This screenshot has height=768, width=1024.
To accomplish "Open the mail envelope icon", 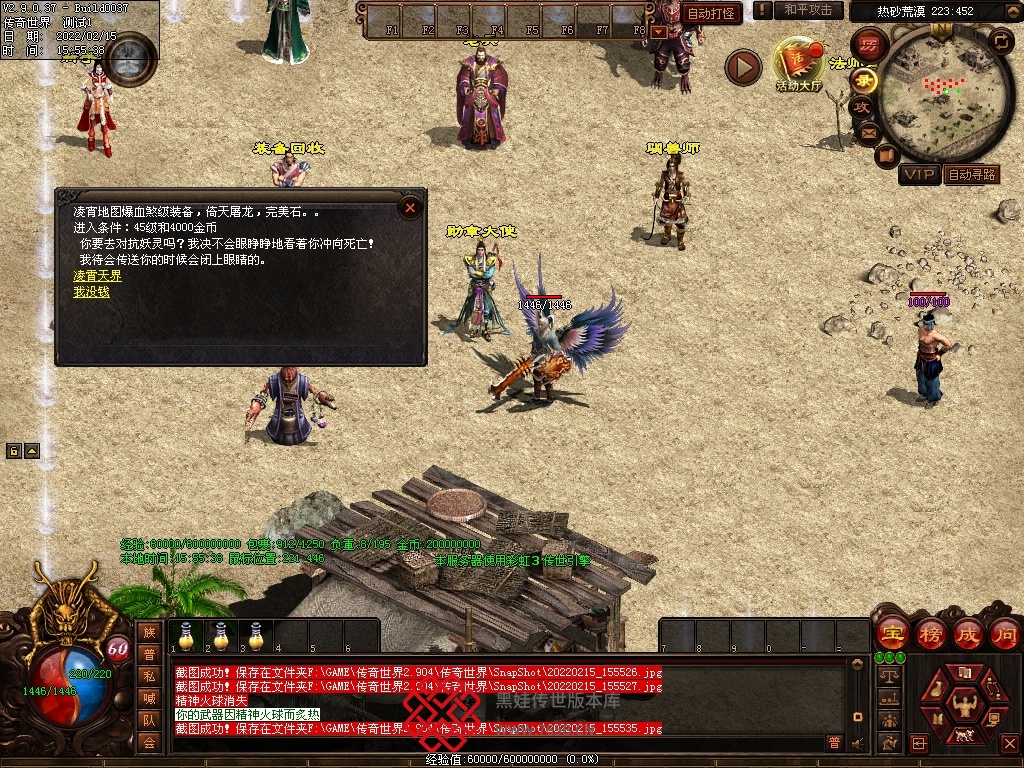I will pyautogui.click(x=867, y=131).
